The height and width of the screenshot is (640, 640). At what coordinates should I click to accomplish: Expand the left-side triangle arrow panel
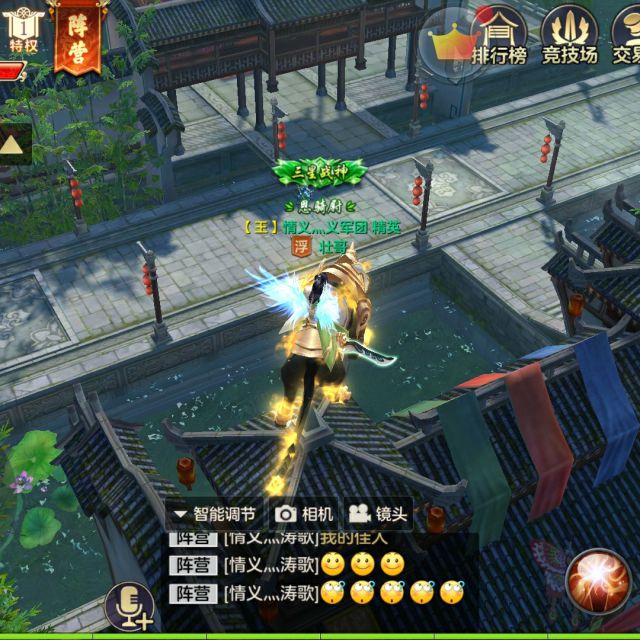click(13, 144)
